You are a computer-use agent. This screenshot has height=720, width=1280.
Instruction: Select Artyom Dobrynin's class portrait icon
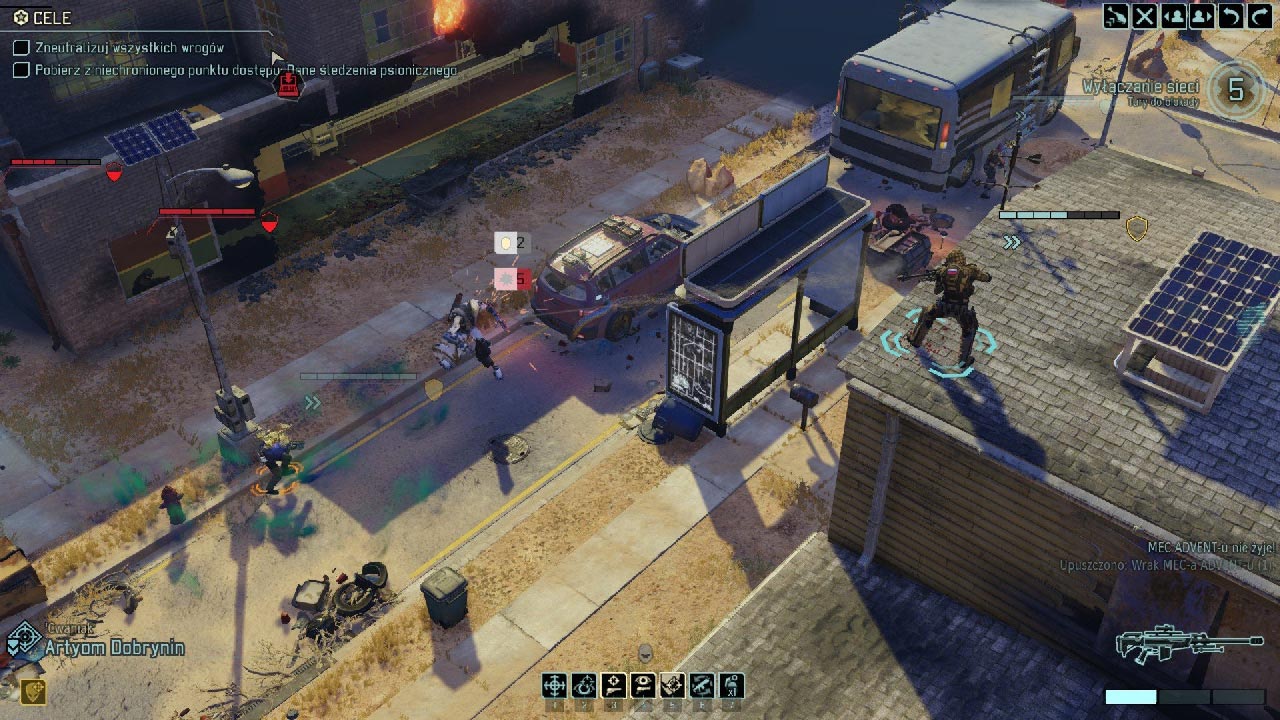pos(20,643)
